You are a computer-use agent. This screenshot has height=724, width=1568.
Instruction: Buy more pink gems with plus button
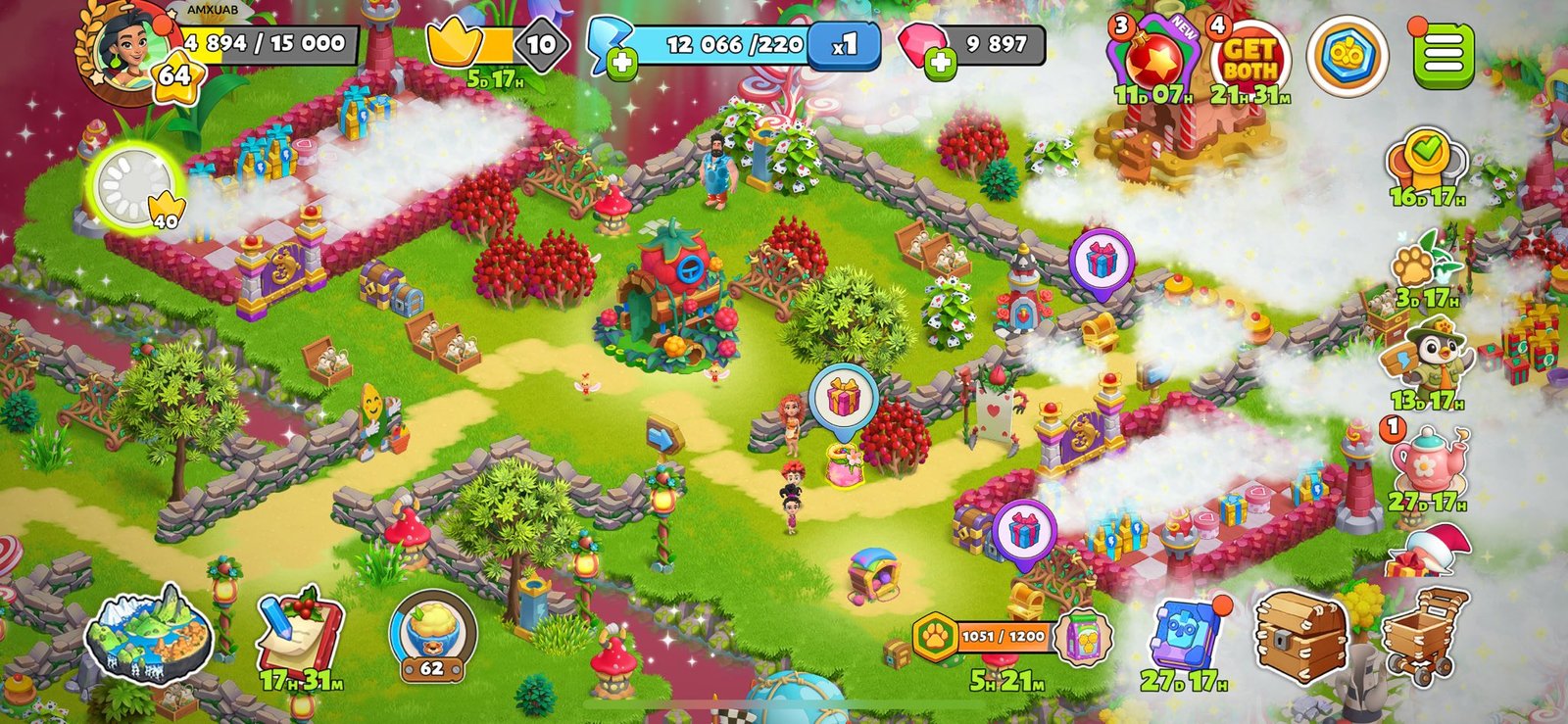pyautogui.click(x=941, y=64)
